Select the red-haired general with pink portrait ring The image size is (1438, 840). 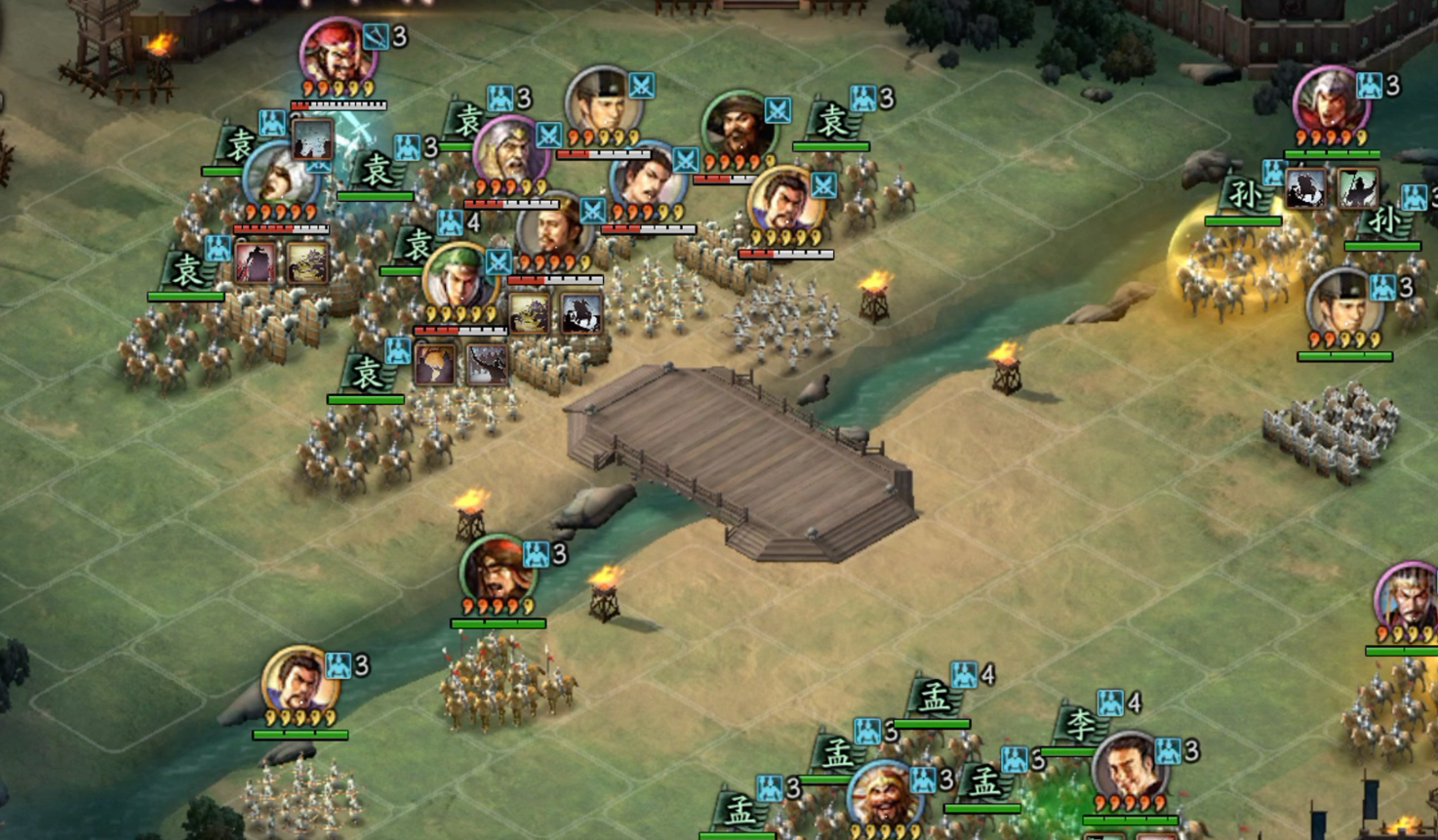[337, 51]
